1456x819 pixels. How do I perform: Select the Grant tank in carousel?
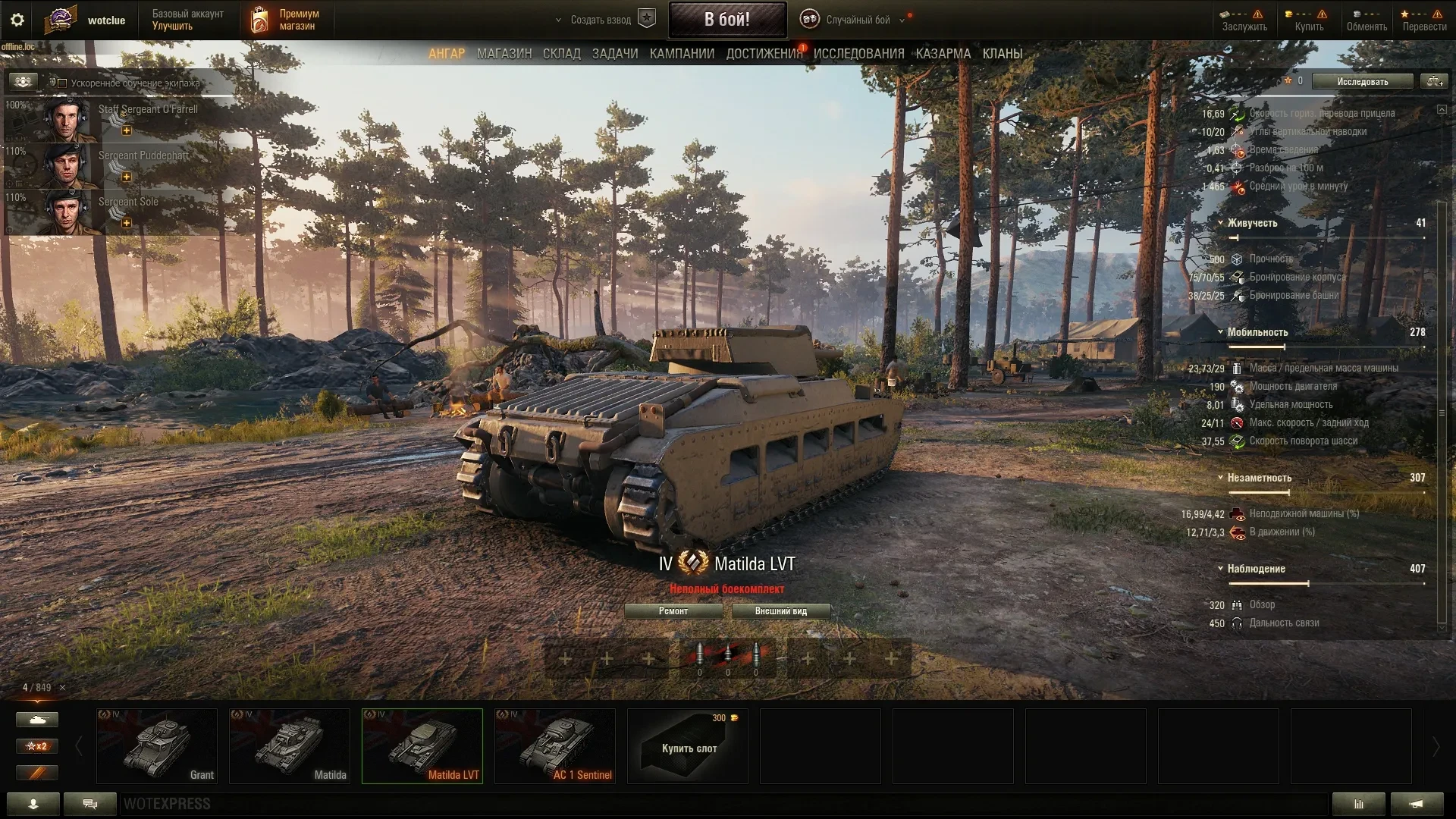point(157,745)
